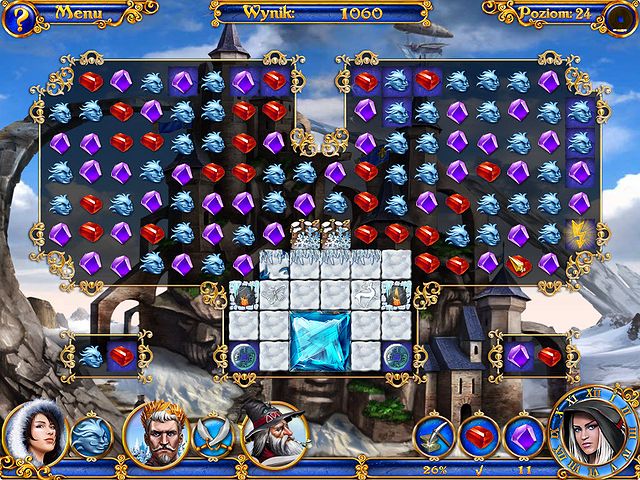The width and height of the screenshot is (640, 480).
Task: Click the red gem goal icon
Action: pos(479,437)
